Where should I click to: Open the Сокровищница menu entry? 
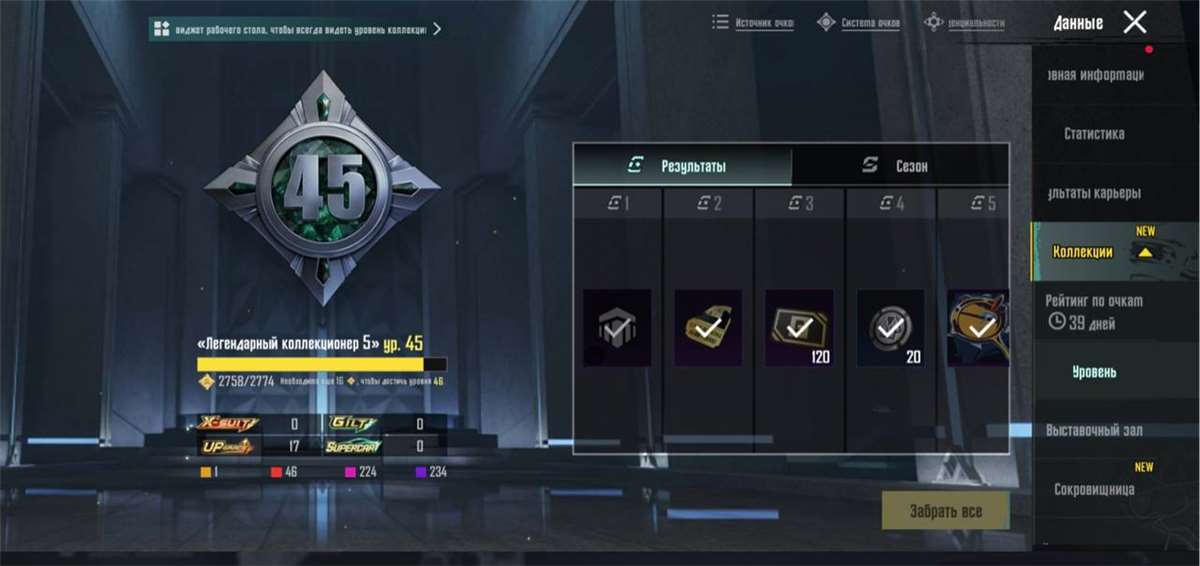[1094, 489]
